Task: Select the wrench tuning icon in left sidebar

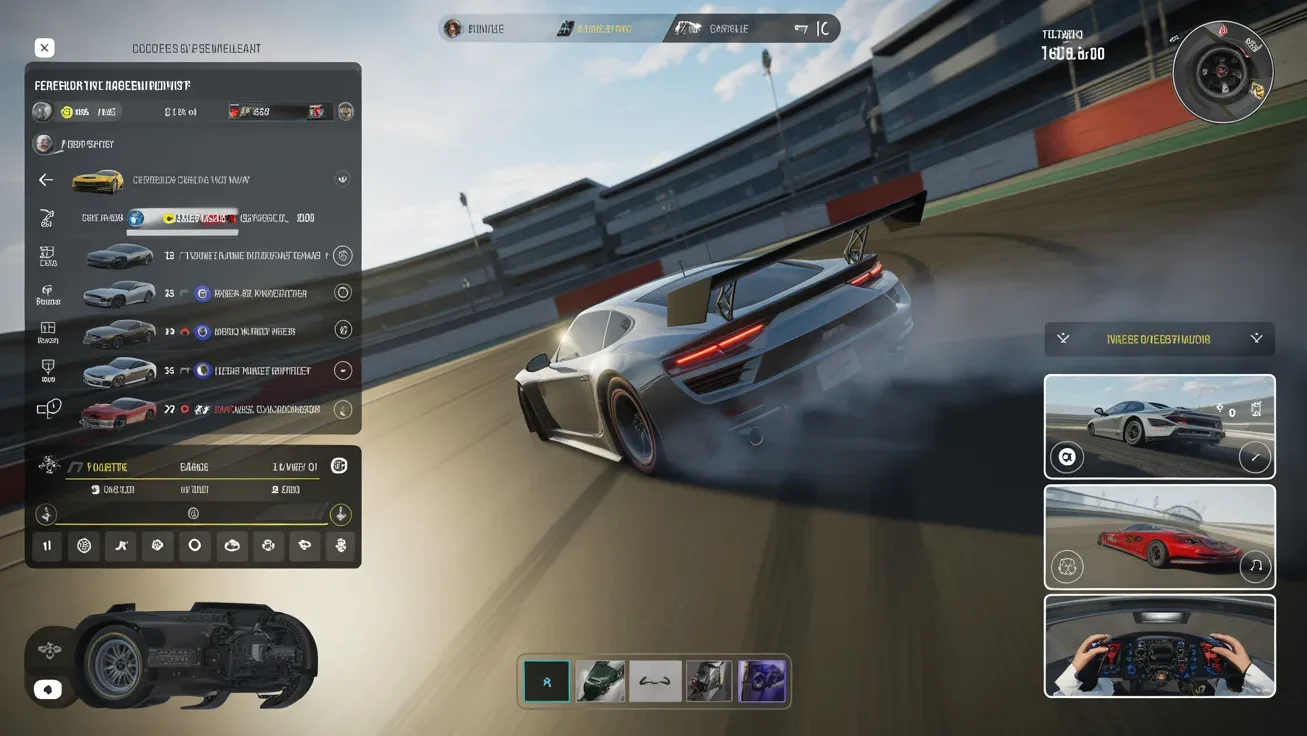Action: (x=47, y=217)
